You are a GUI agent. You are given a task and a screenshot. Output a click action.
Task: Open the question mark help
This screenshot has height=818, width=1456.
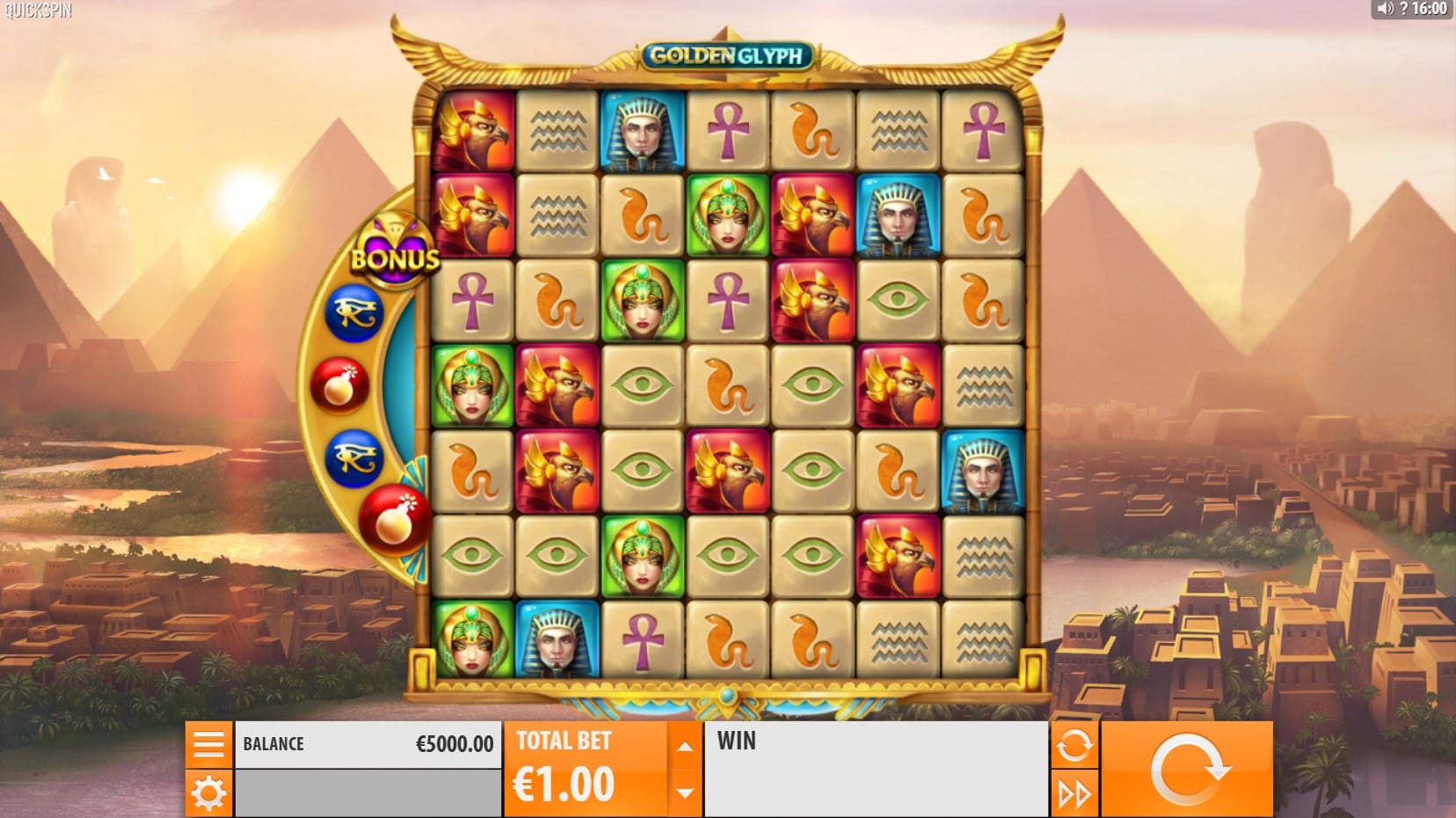(x=1403, y=9)
